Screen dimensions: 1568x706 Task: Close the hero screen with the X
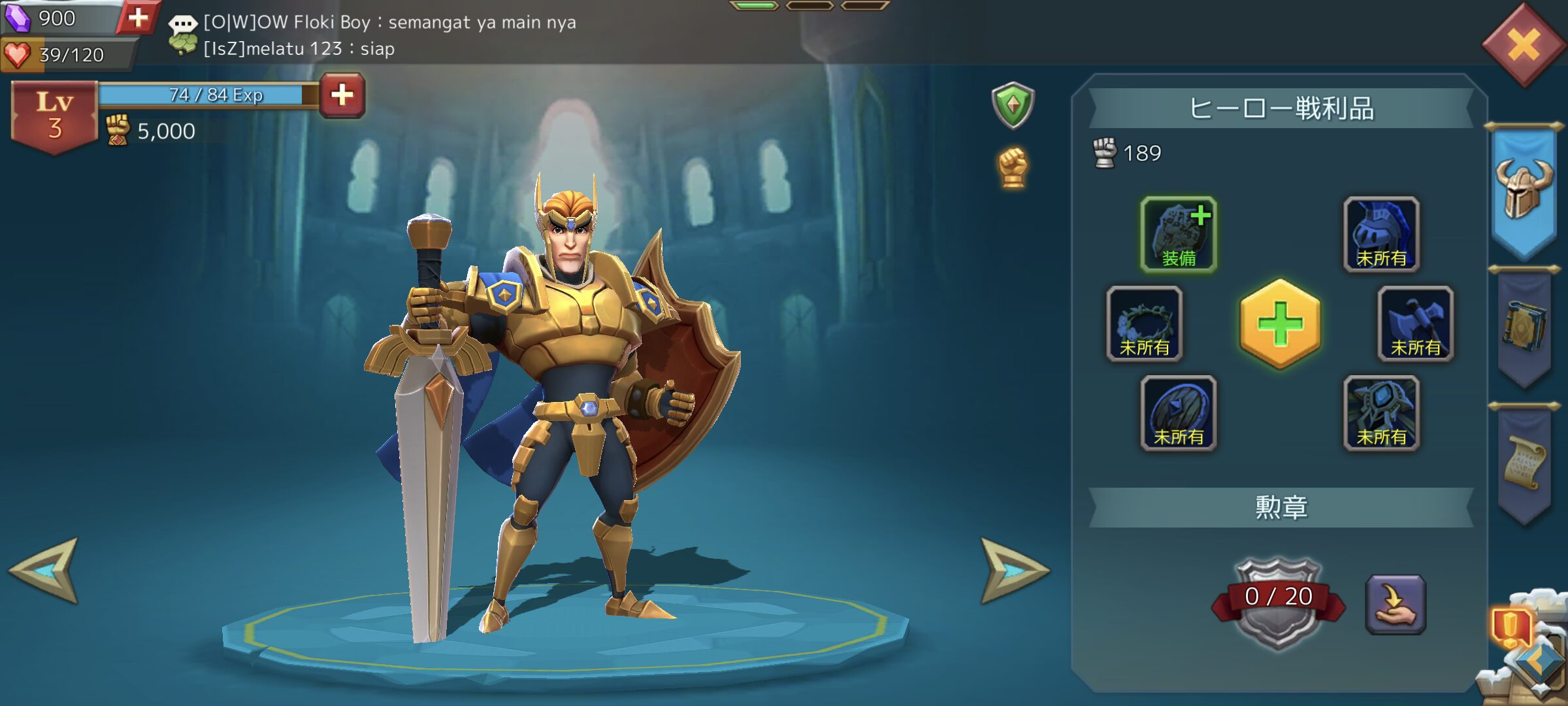[x=1524, y=46]
